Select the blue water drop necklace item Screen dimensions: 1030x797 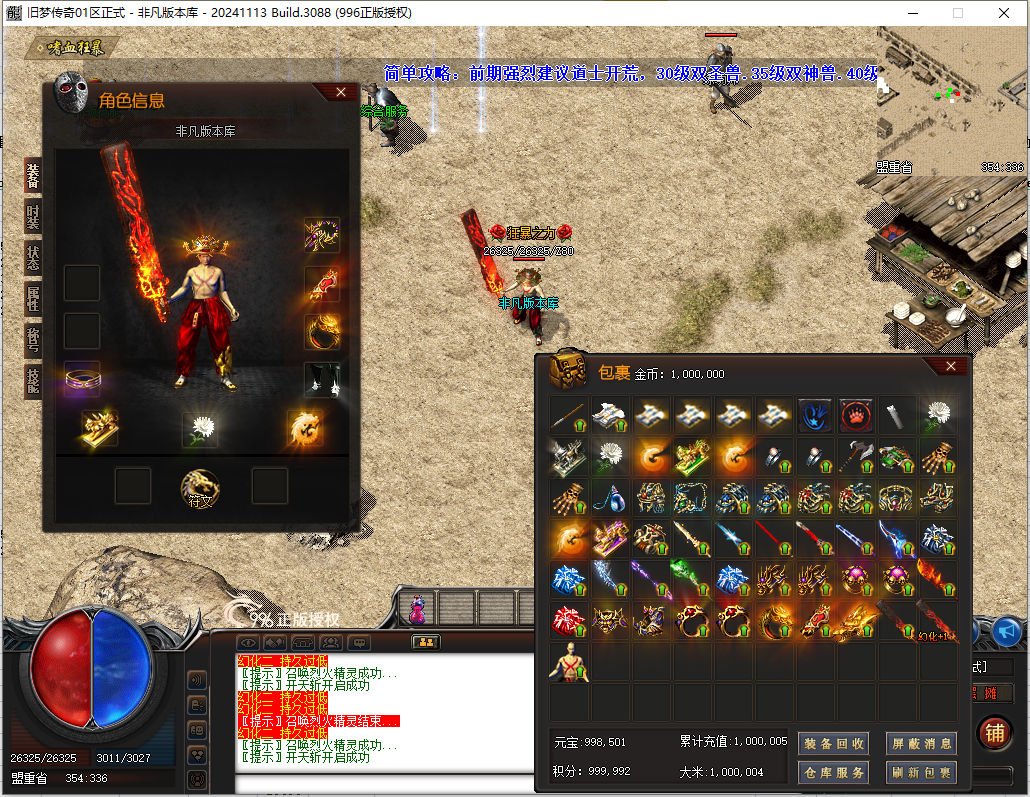coord(609,498)
